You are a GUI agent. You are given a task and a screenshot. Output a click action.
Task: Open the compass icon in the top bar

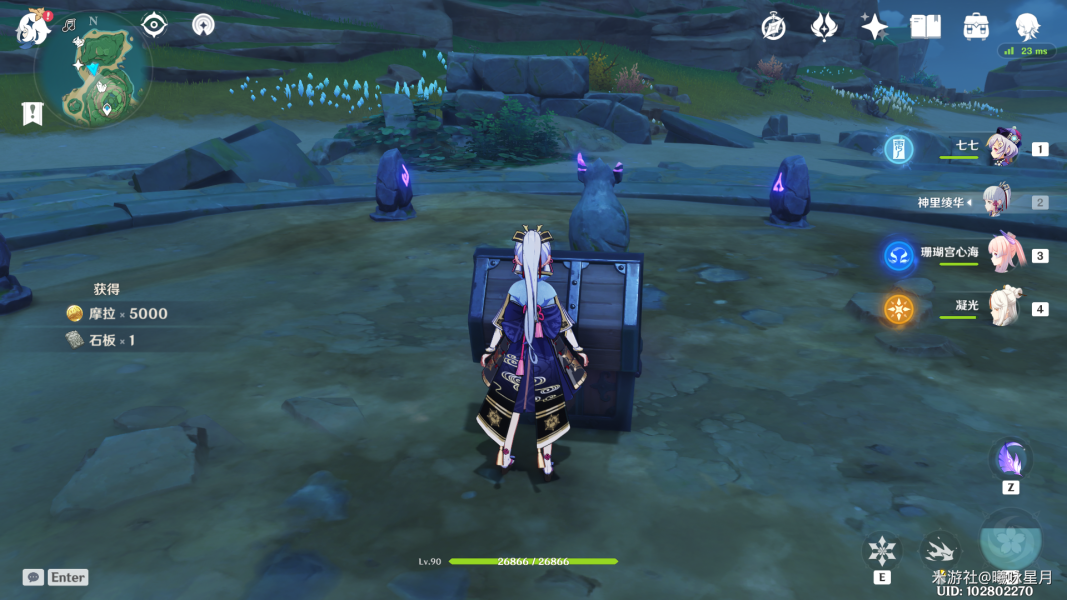(x=773, y=27)
